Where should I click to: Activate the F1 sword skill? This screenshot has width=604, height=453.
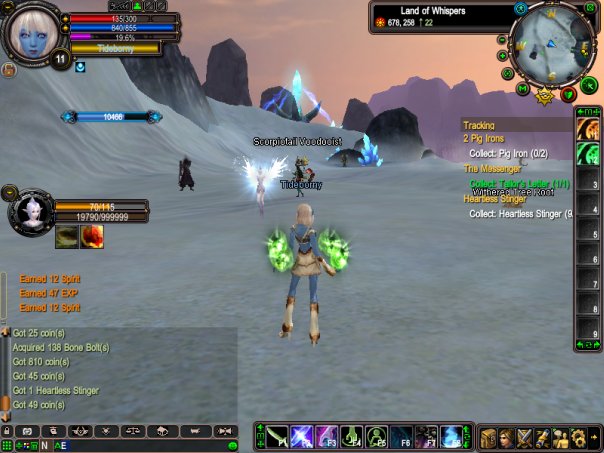click(x=278, y=436)
